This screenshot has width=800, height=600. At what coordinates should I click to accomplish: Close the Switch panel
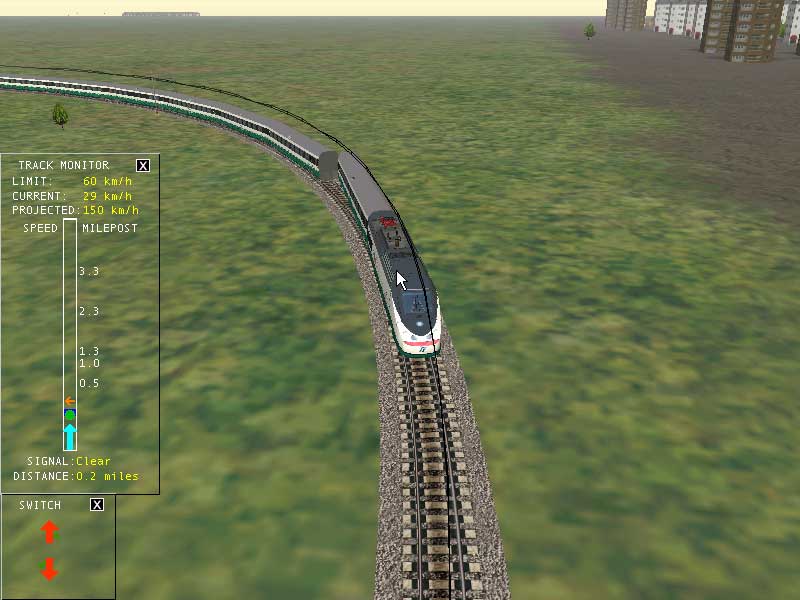(97, 505)
